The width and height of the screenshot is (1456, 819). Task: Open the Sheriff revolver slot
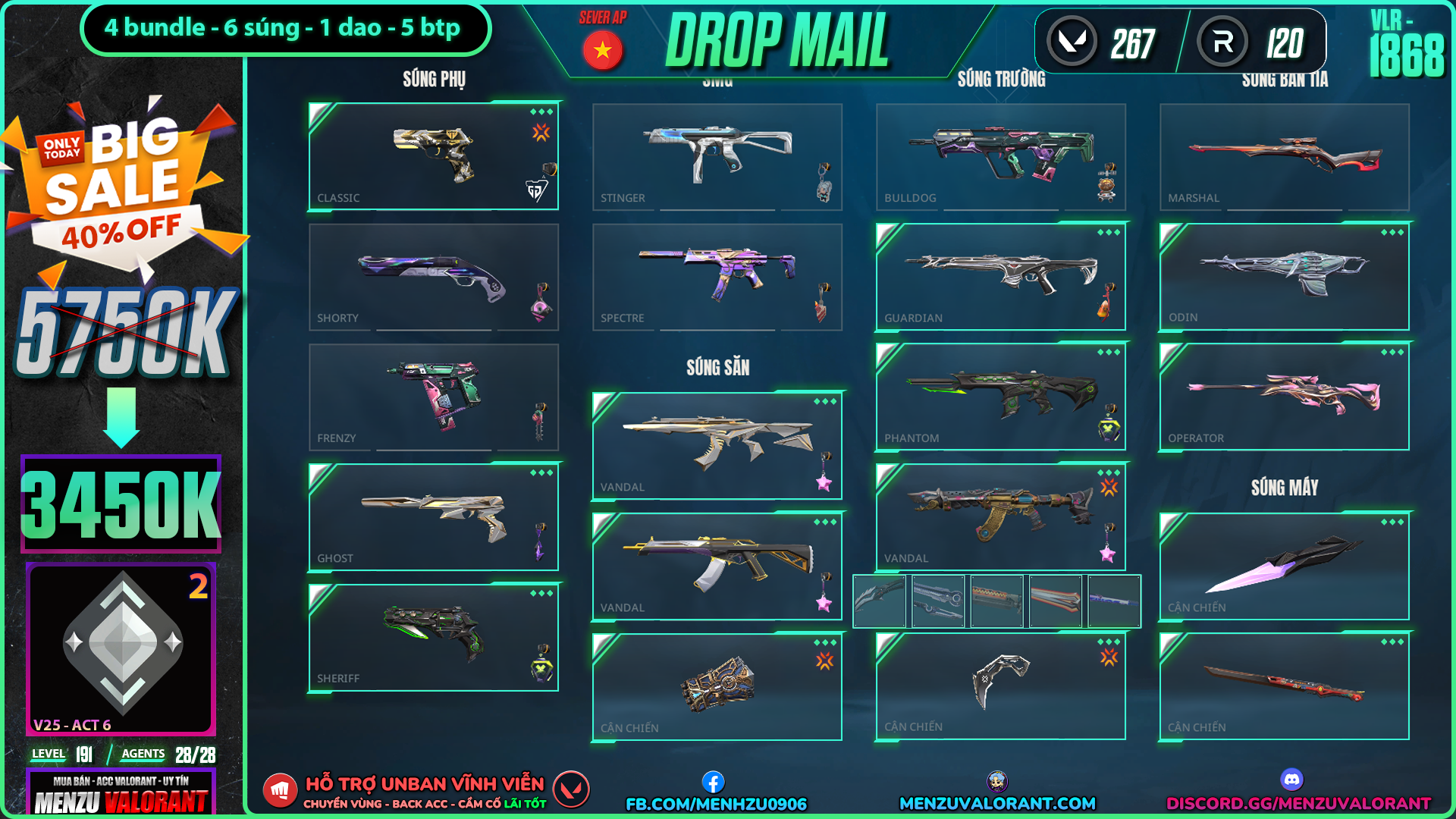(x=433, y=638)
